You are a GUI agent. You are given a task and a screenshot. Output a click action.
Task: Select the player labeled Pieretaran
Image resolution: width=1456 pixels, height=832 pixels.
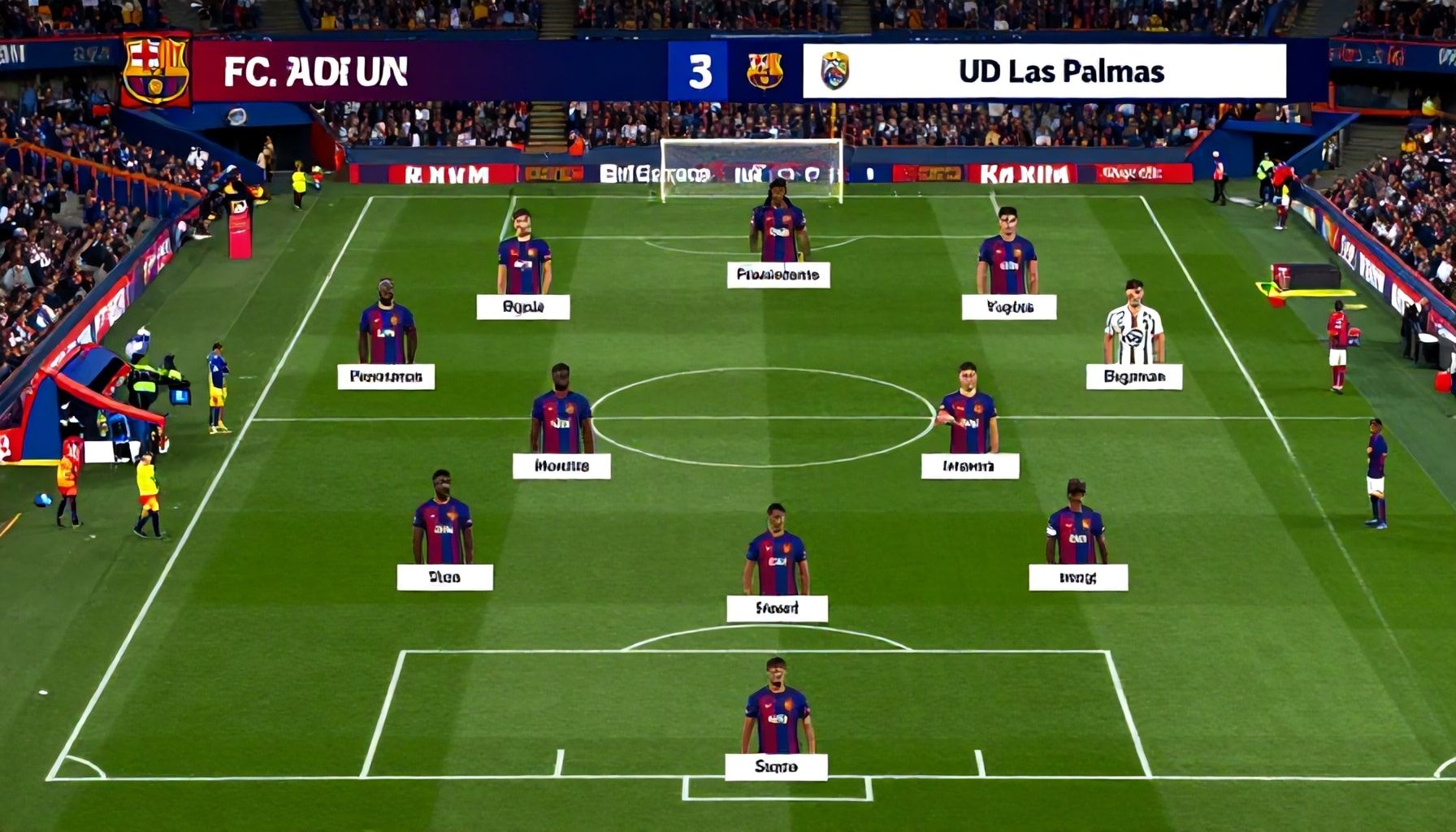pyautogui.click(x=387, y=333)
